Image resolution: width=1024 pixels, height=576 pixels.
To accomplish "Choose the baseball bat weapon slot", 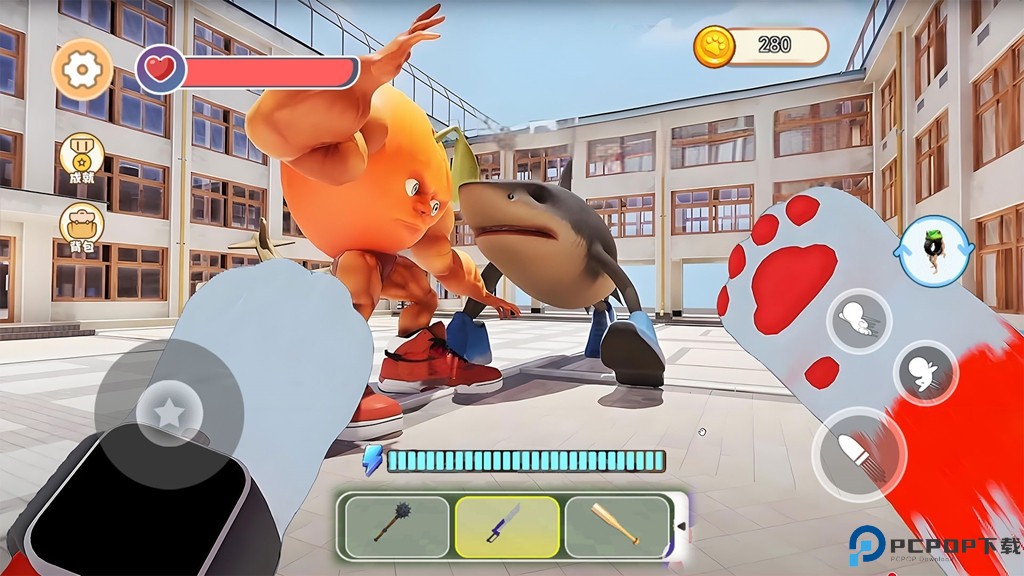I will coord(617,526).
